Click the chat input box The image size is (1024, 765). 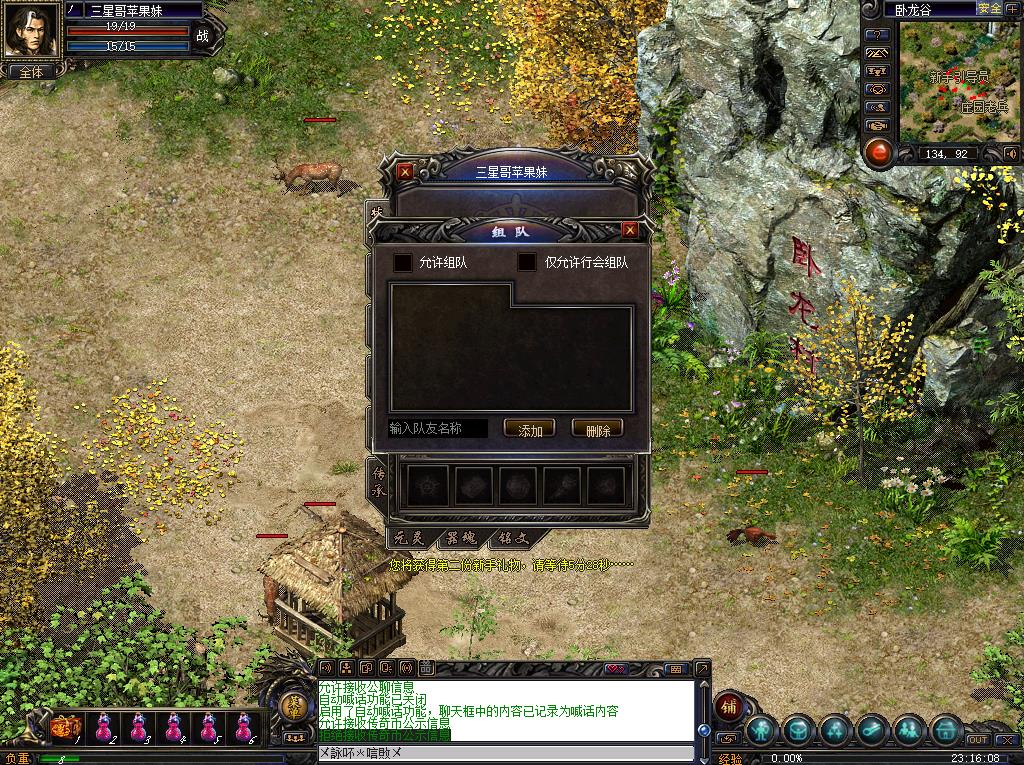pos(505,752)
